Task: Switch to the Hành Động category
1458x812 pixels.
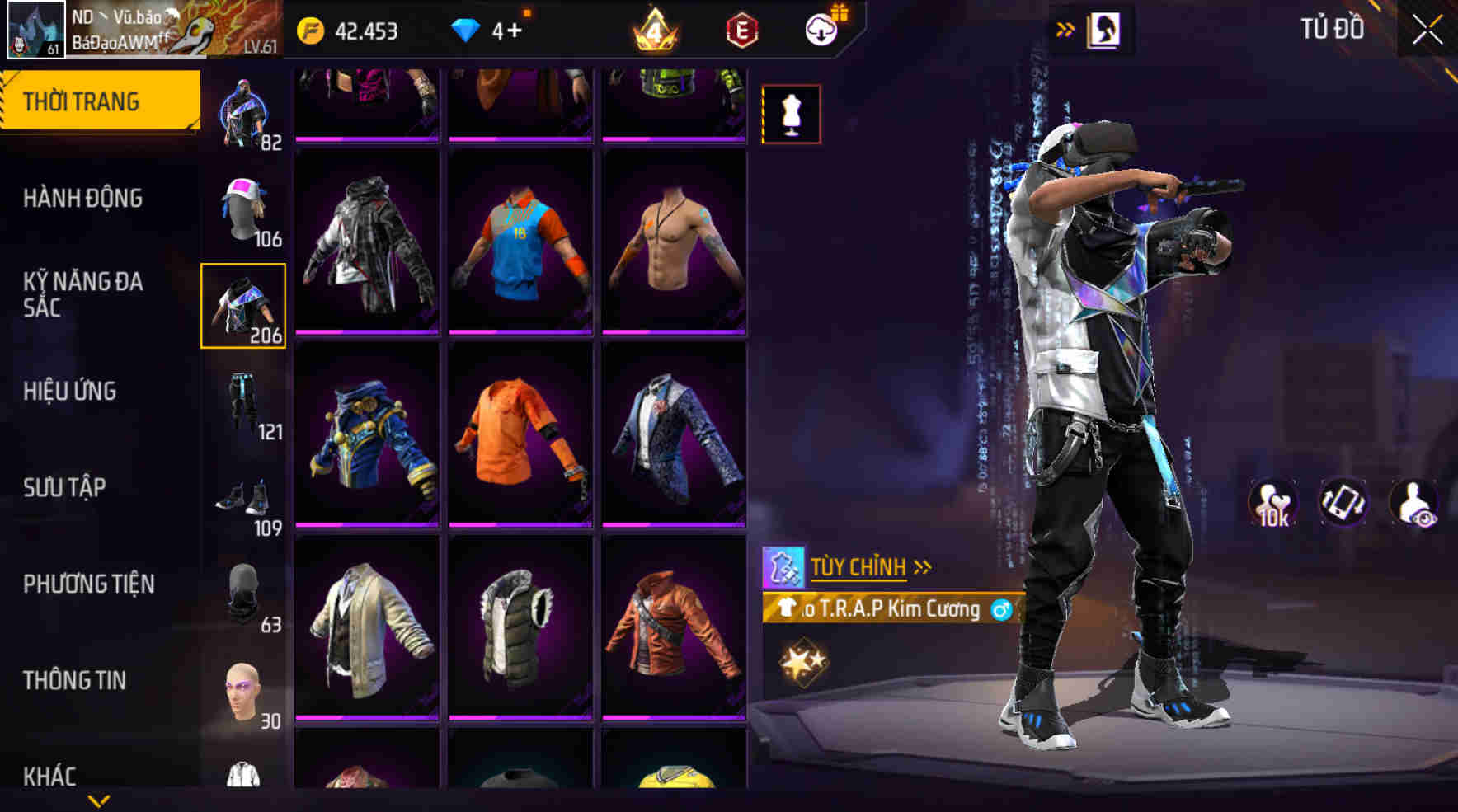Action: coord(82,199)
